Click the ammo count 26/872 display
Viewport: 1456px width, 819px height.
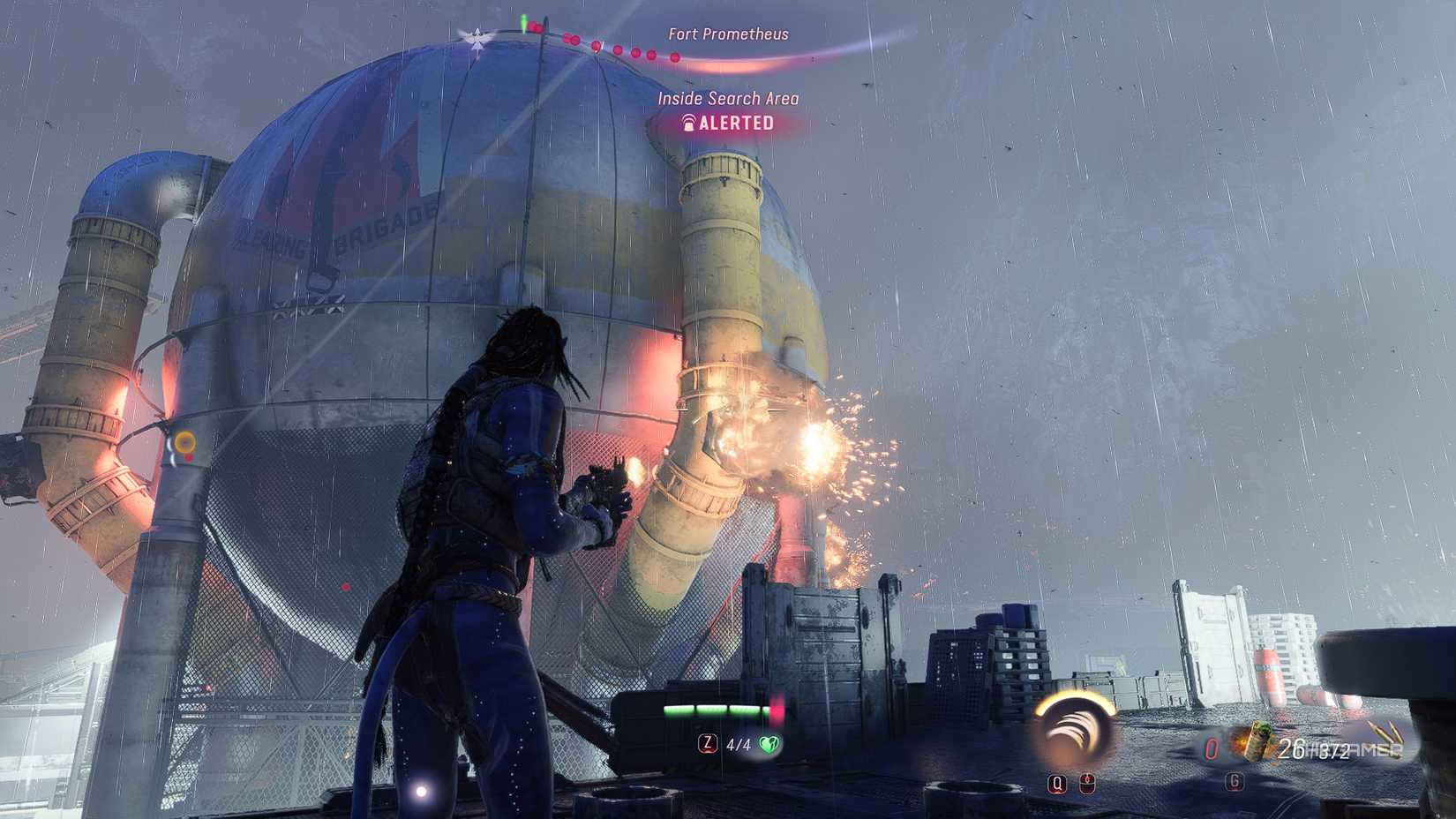(1310, 748)
